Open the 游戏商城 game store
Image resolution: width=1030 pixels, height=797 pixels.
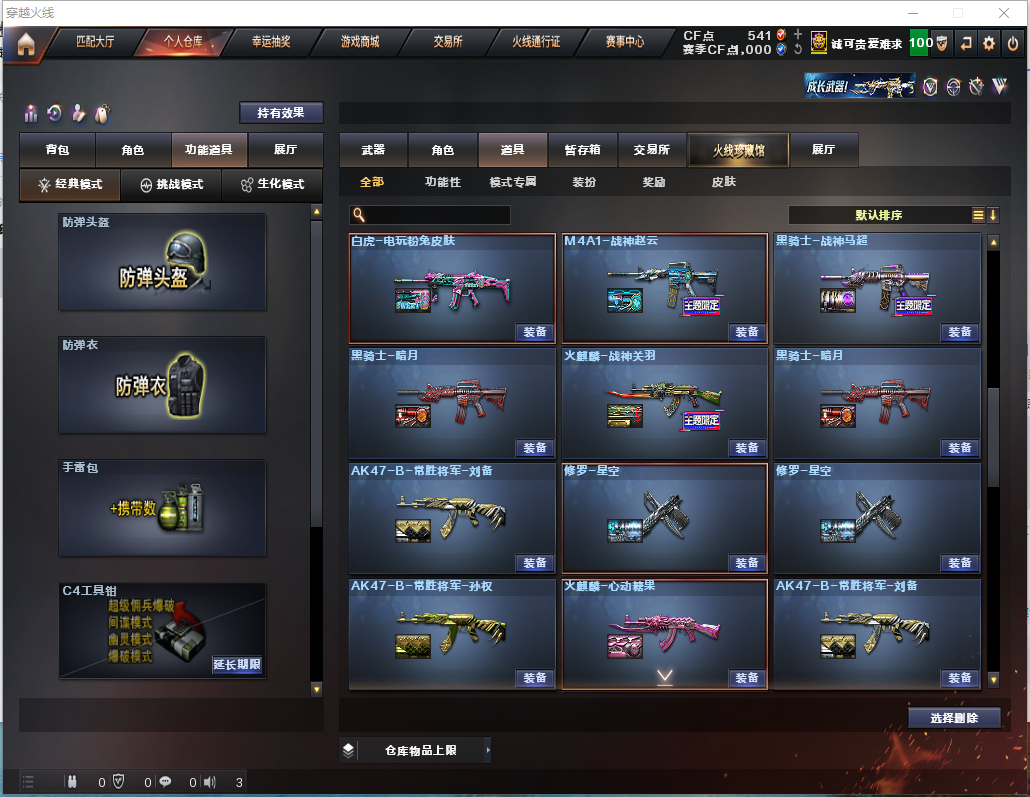tap(360, 42)
